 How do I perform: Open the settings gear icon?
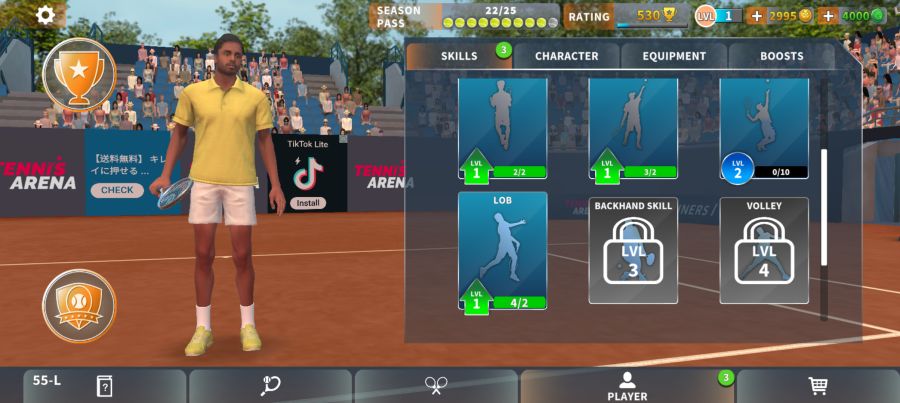(46, 15)
